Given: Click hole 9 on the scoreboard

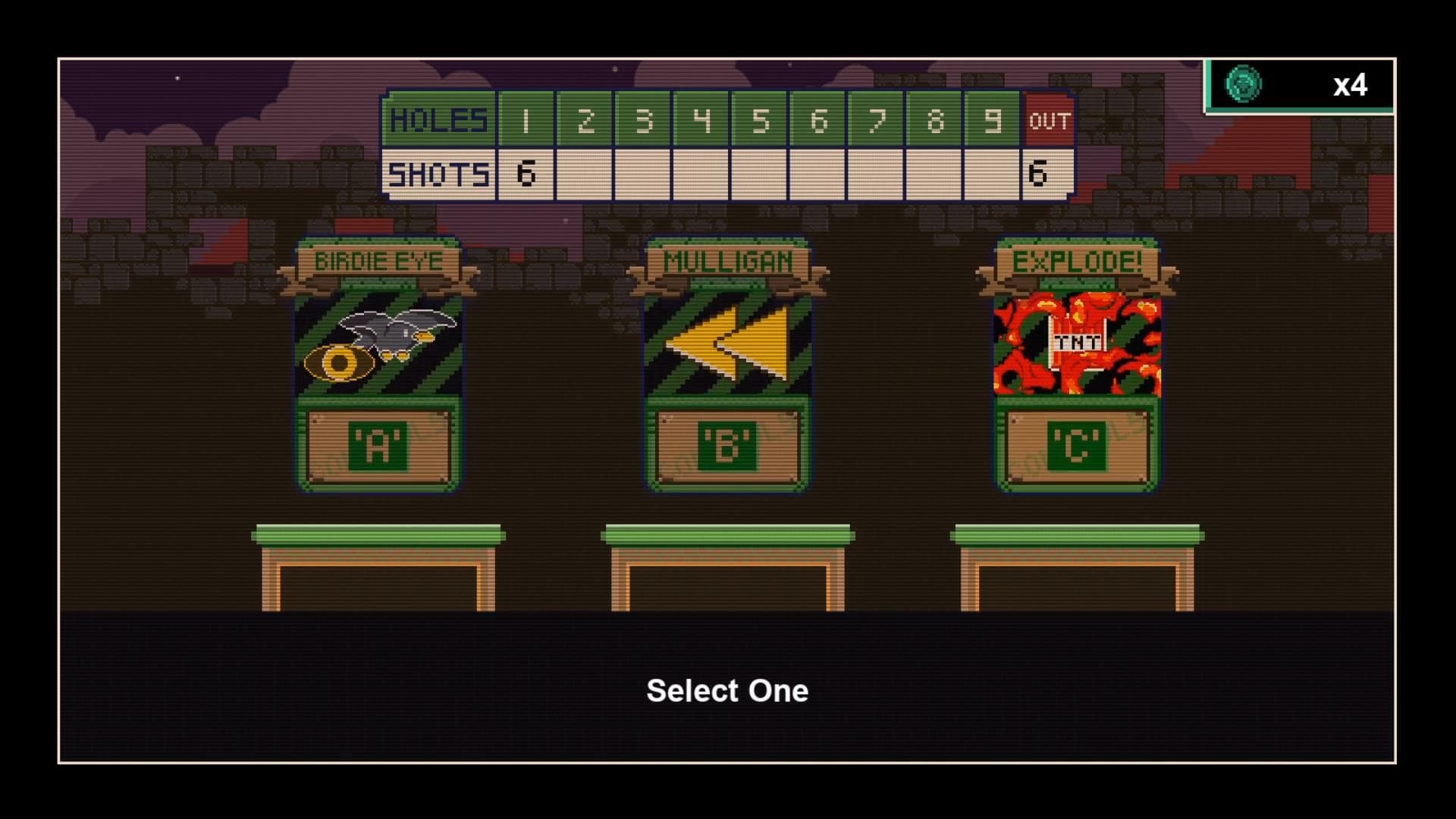Looking at the screenshot, I should (x=994, y=120).
